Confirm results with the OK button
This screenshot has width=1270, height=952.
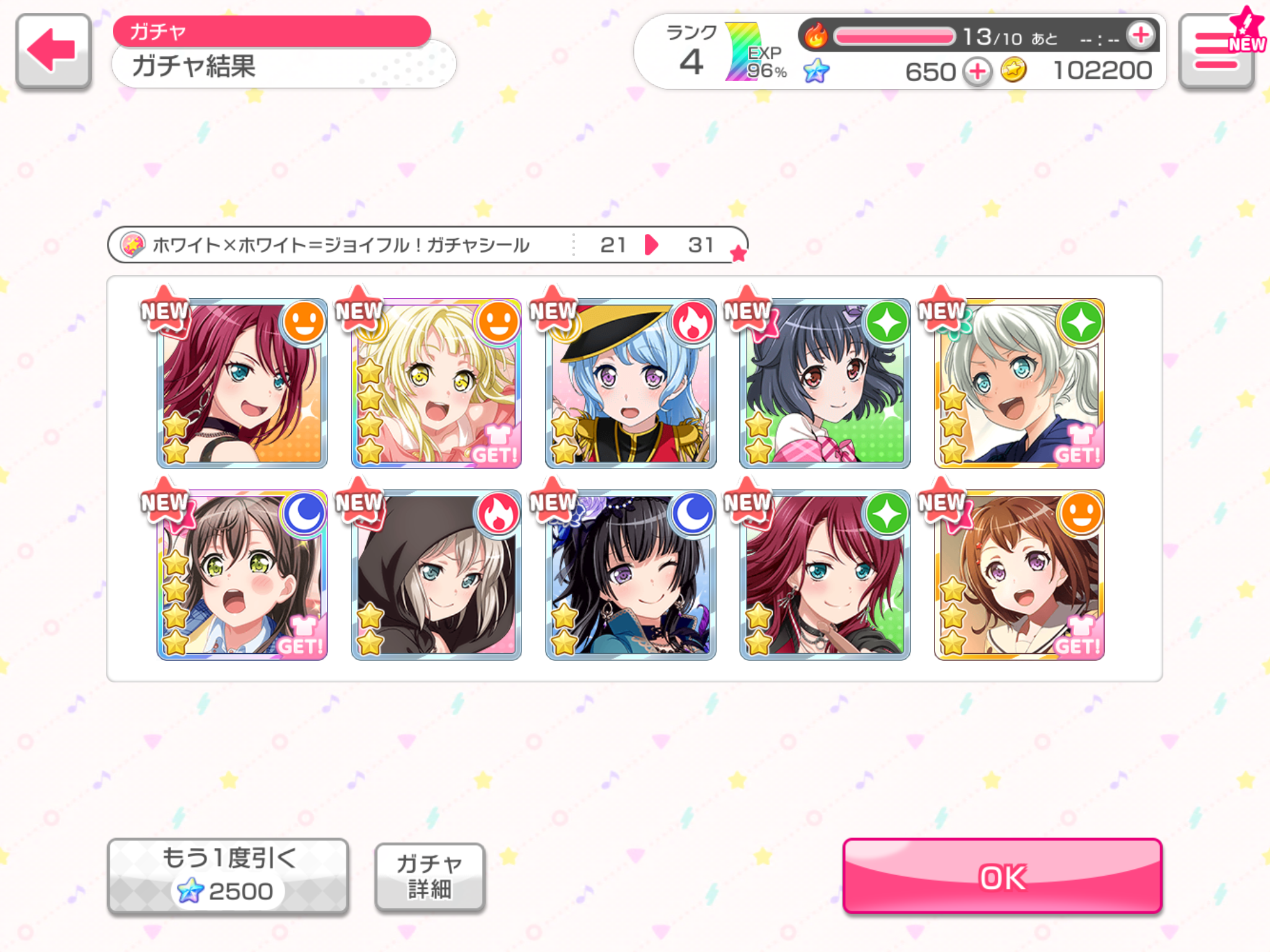[1001, 876]
